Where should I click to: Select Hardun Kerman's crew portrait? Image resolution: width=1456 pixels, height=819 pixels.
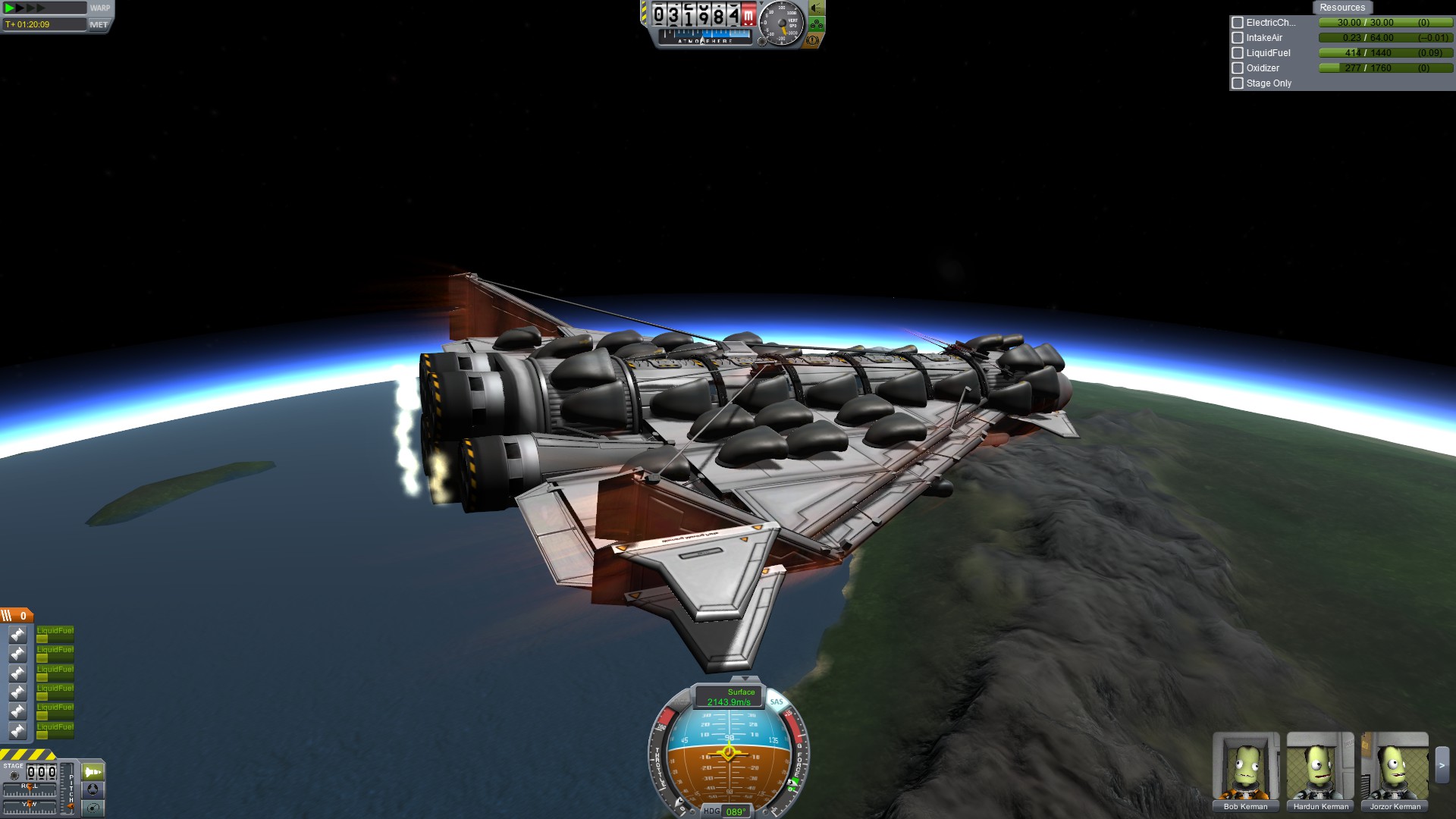point(1320,767)
